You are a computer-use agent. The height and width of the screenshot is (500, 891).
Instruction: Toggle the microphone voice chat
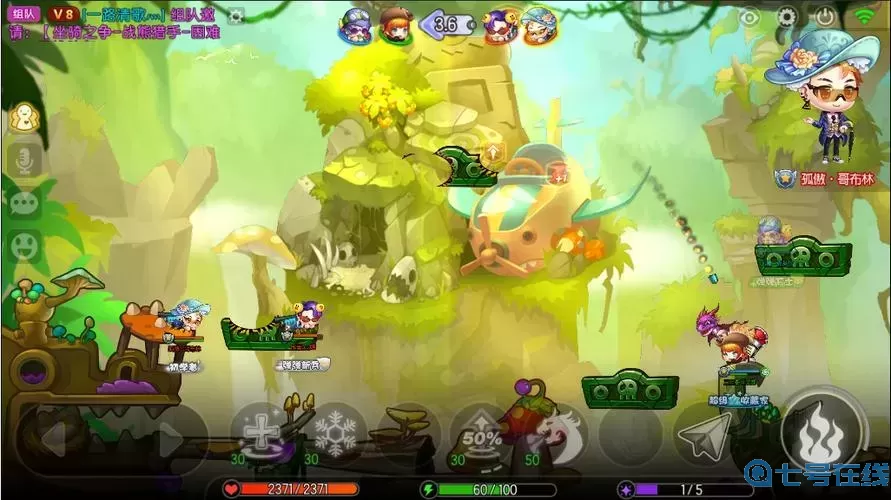click(23, 160)
